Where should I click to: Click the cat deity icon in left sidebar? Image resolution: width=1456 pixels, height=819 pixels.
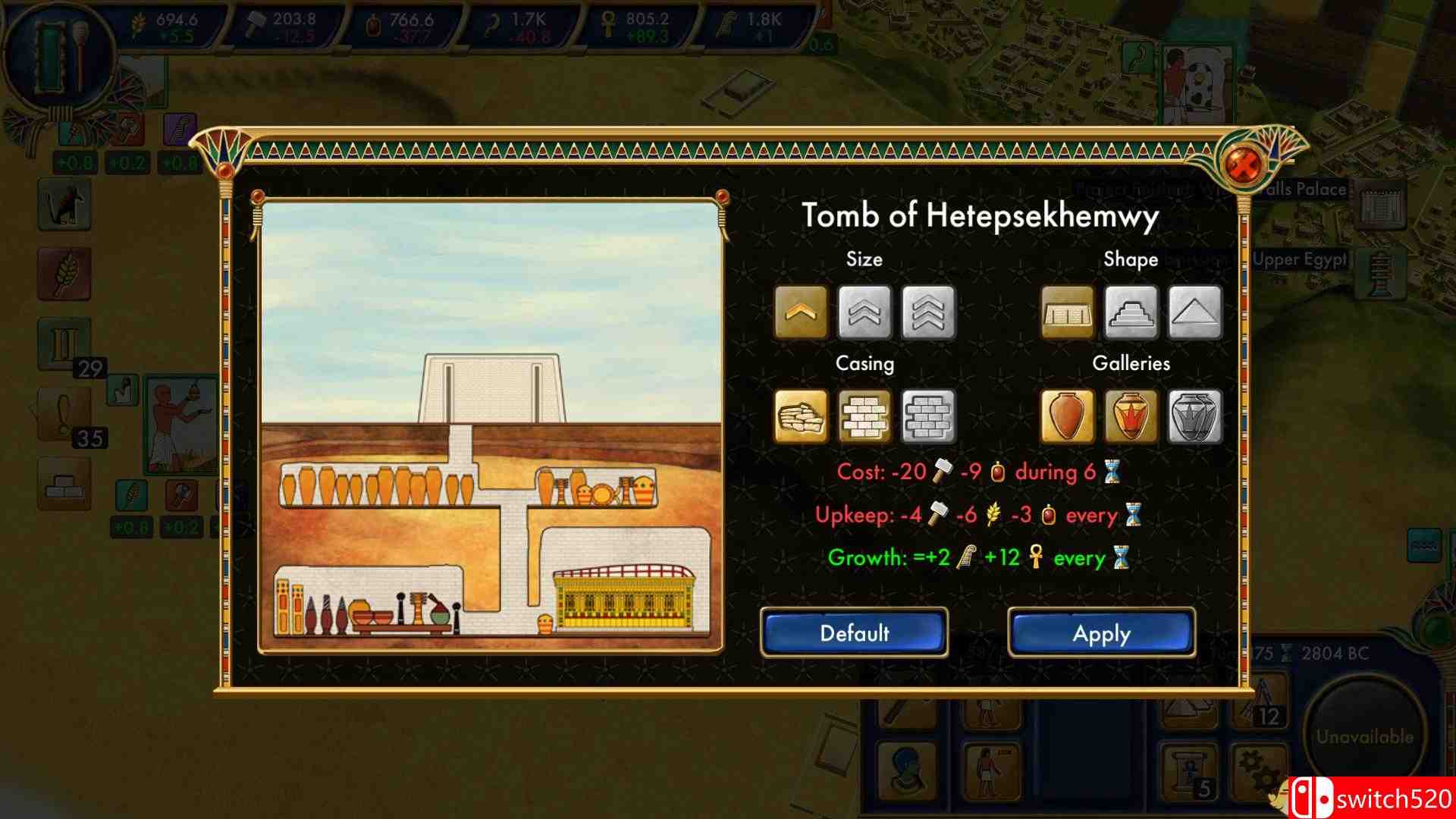click(x=64, y=205)
